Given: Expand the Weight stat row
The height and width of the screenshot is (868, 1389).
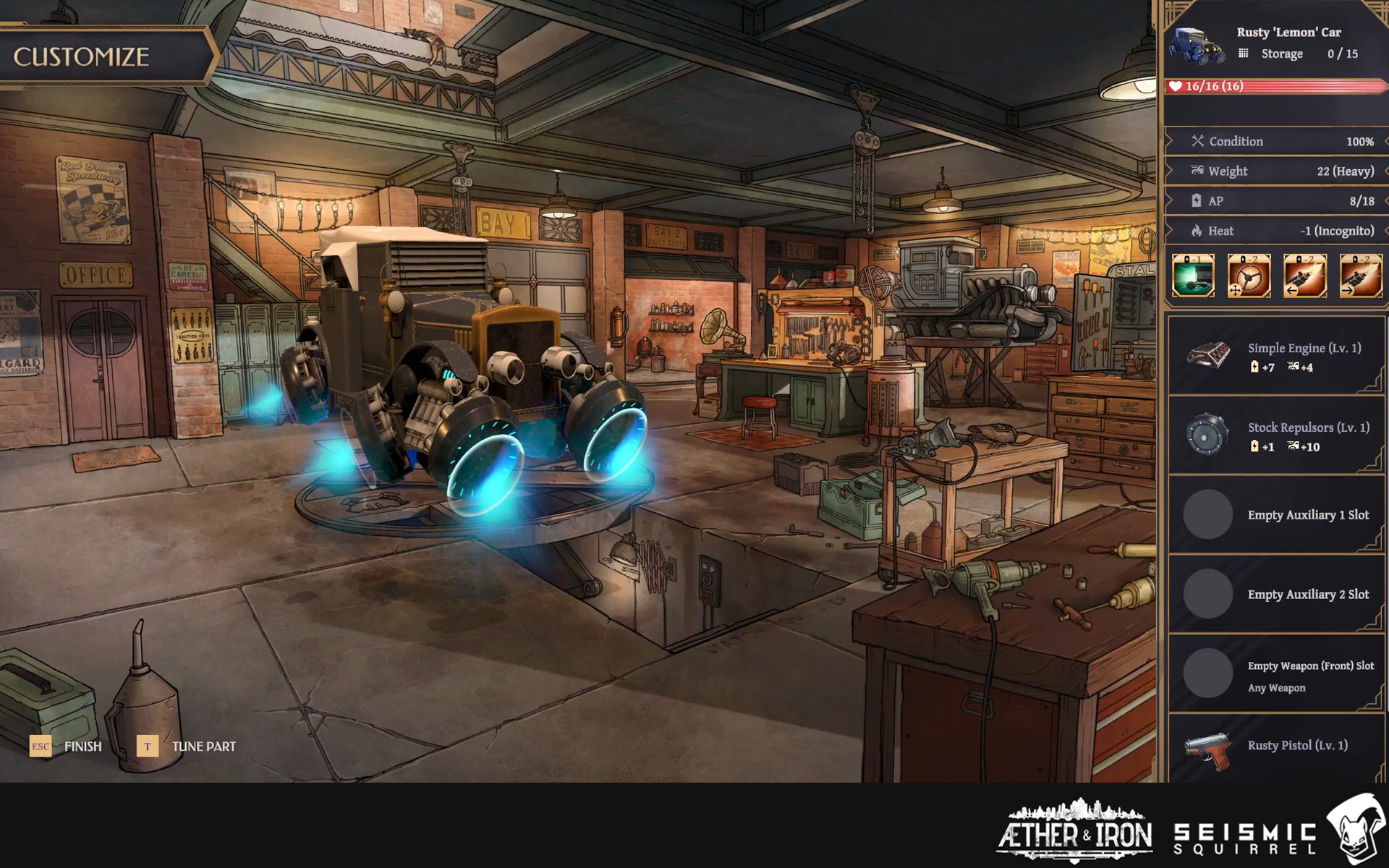Looking at the screenshot, I should pos(1276,171).
